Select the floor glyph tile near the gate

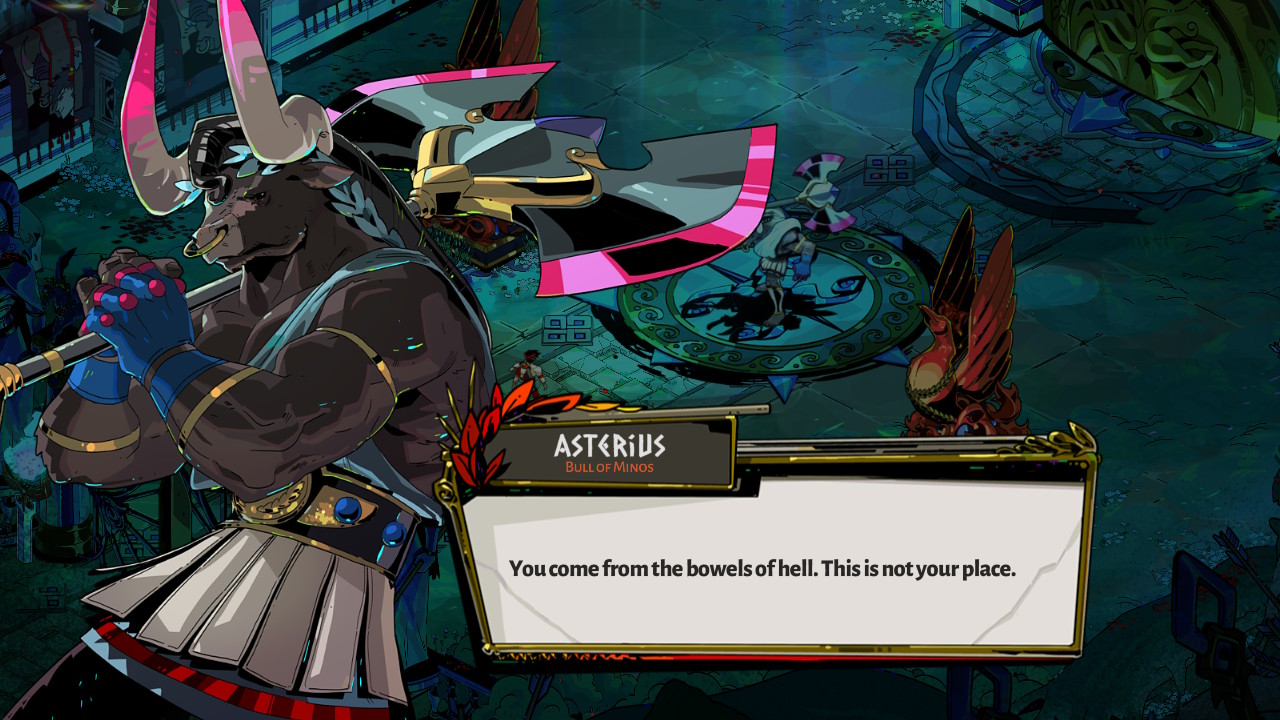tap(888, 170)
